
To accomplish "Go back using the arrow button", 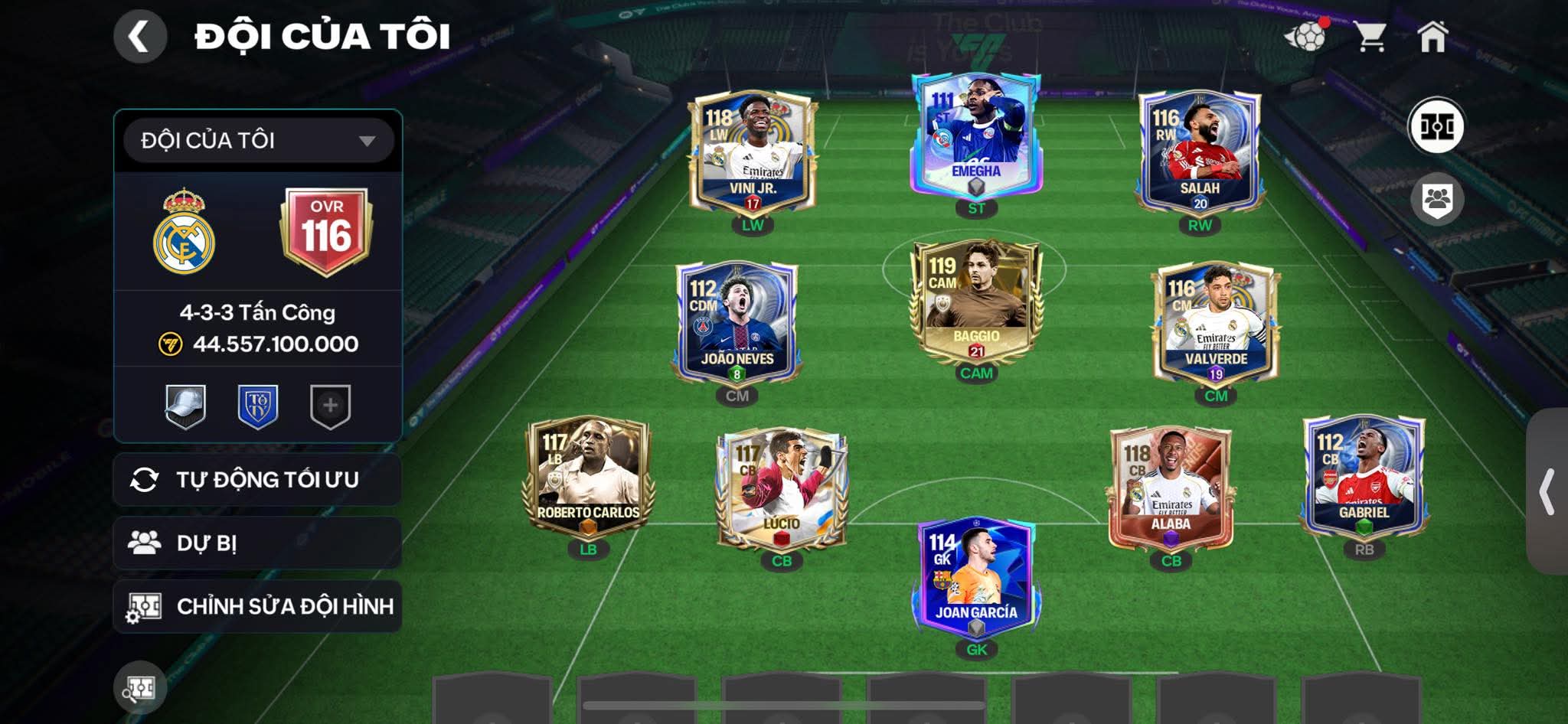I will (140, 36).
